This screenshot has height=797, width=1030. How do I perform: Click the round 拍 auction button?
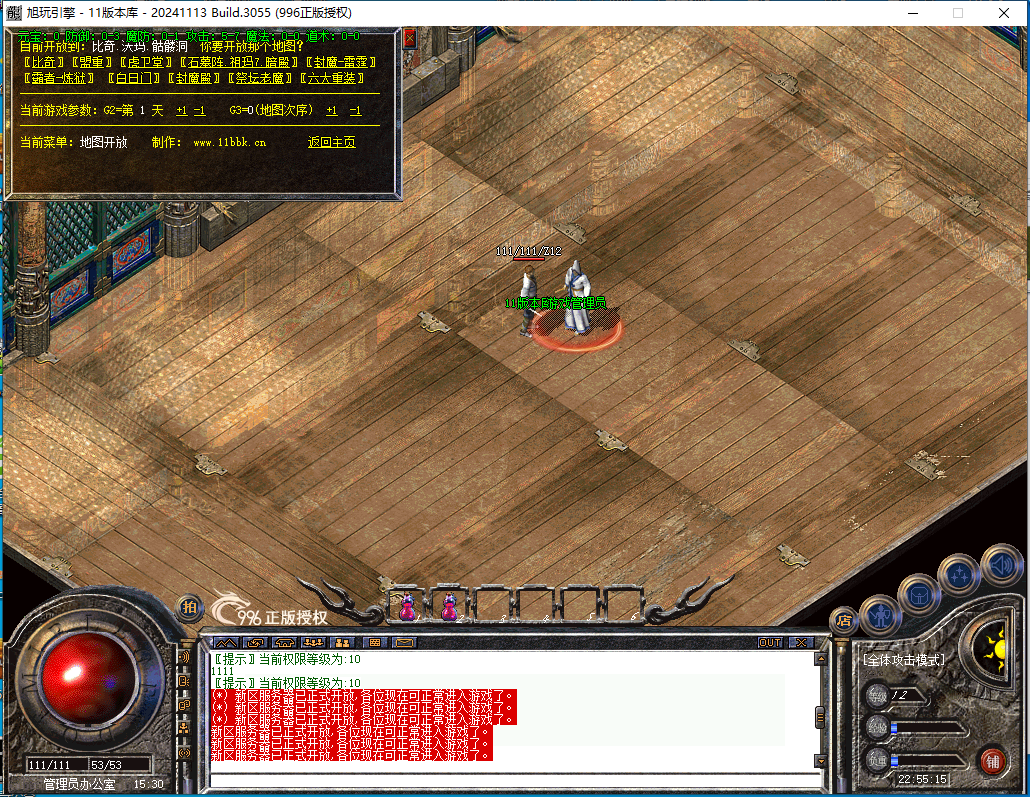(189, 607)
